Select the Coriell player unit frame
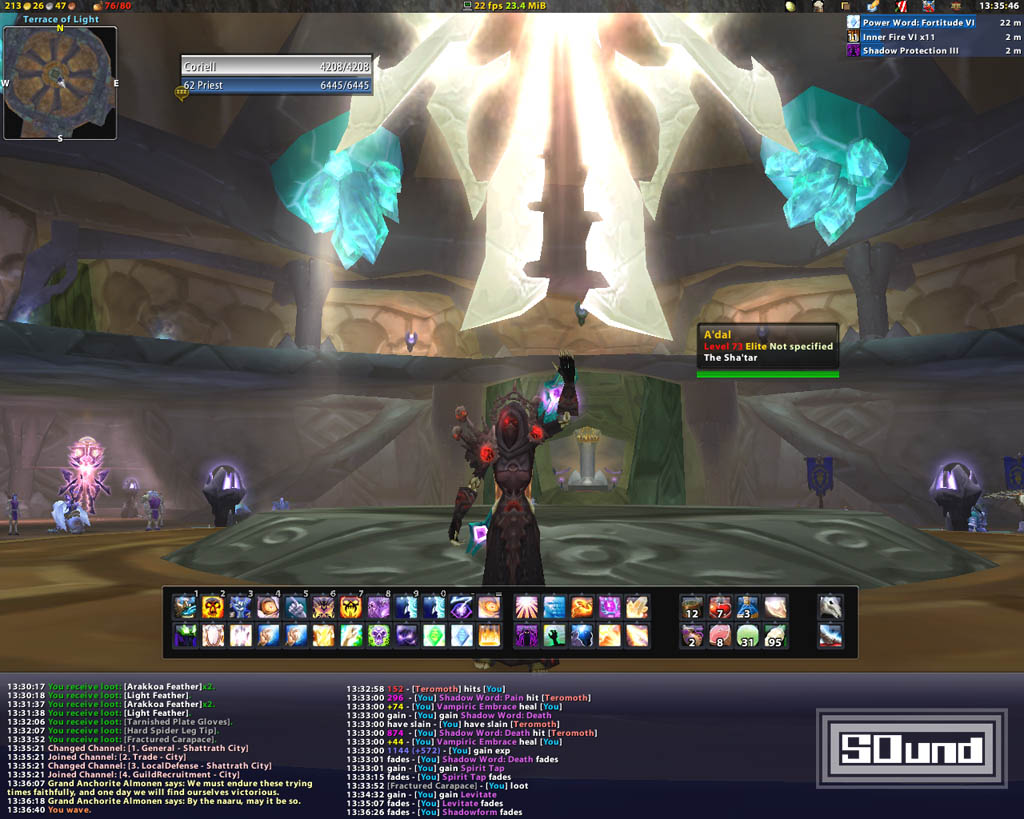Viewport: 1024px width, 819px height. pyautogui.click(x=276, y=66)
